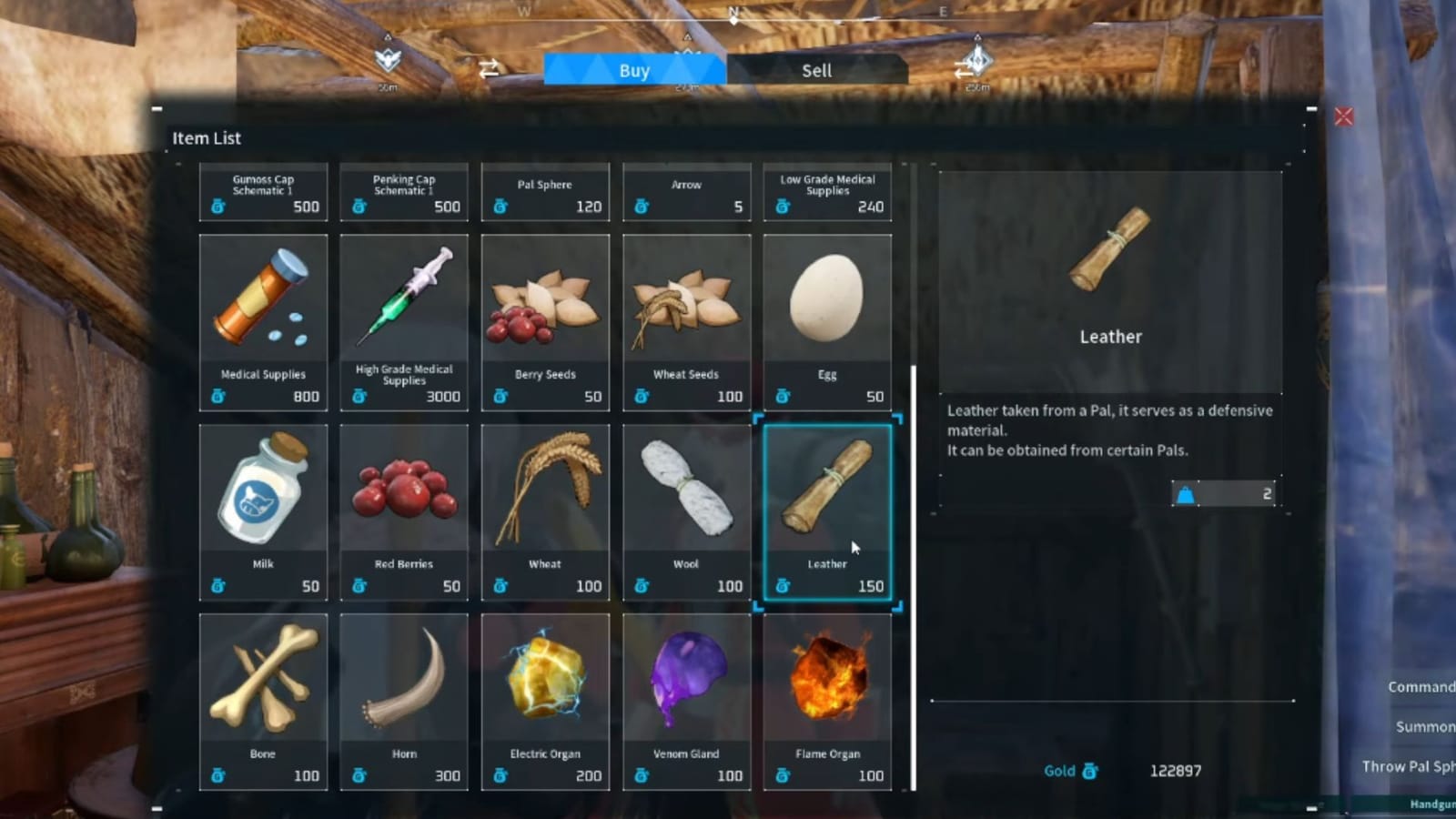Choose the Horn item
Screen dimensions: 1456x819
404,701
